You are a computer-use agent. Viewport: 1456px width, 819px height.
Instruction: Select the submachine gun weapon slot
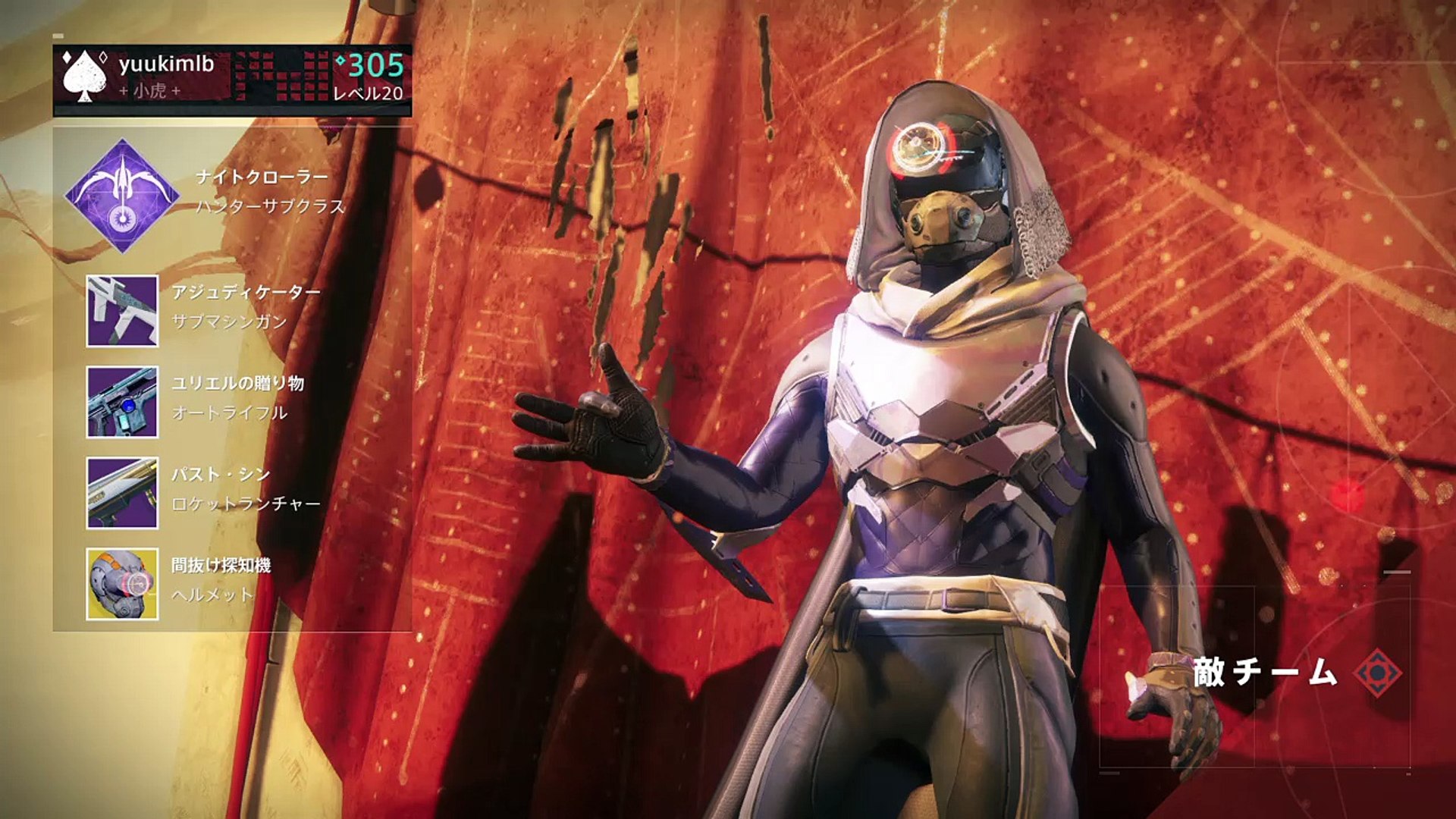(x=122, y=311)
